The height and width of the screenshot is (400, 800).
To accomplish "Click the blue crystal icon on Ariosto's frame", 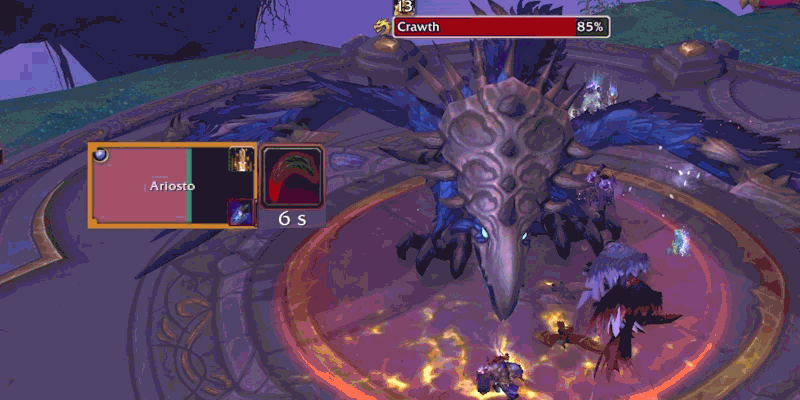I will pos(240,211).
